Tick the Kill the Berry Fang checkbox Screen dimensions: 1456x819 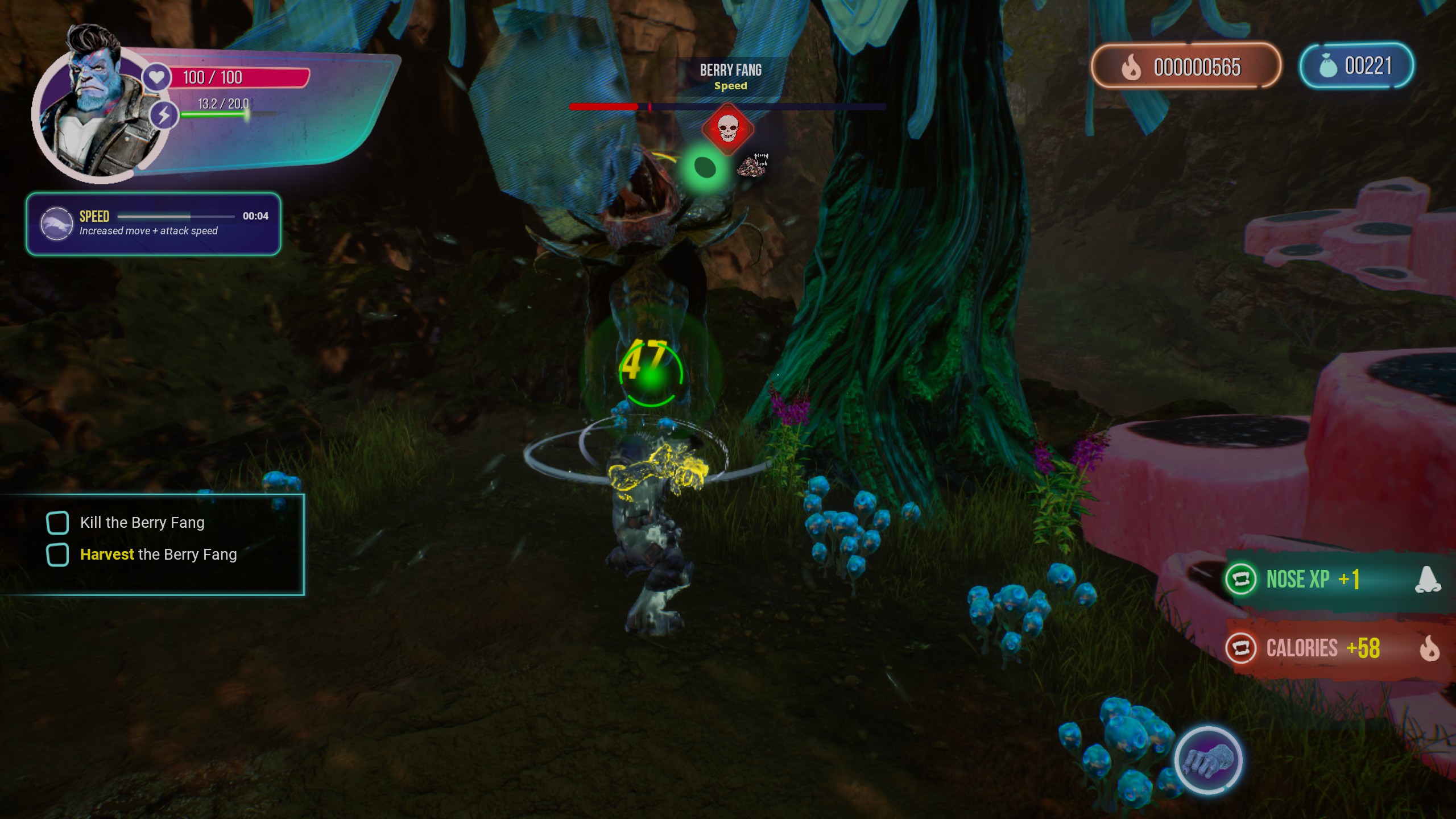point(57,523)
